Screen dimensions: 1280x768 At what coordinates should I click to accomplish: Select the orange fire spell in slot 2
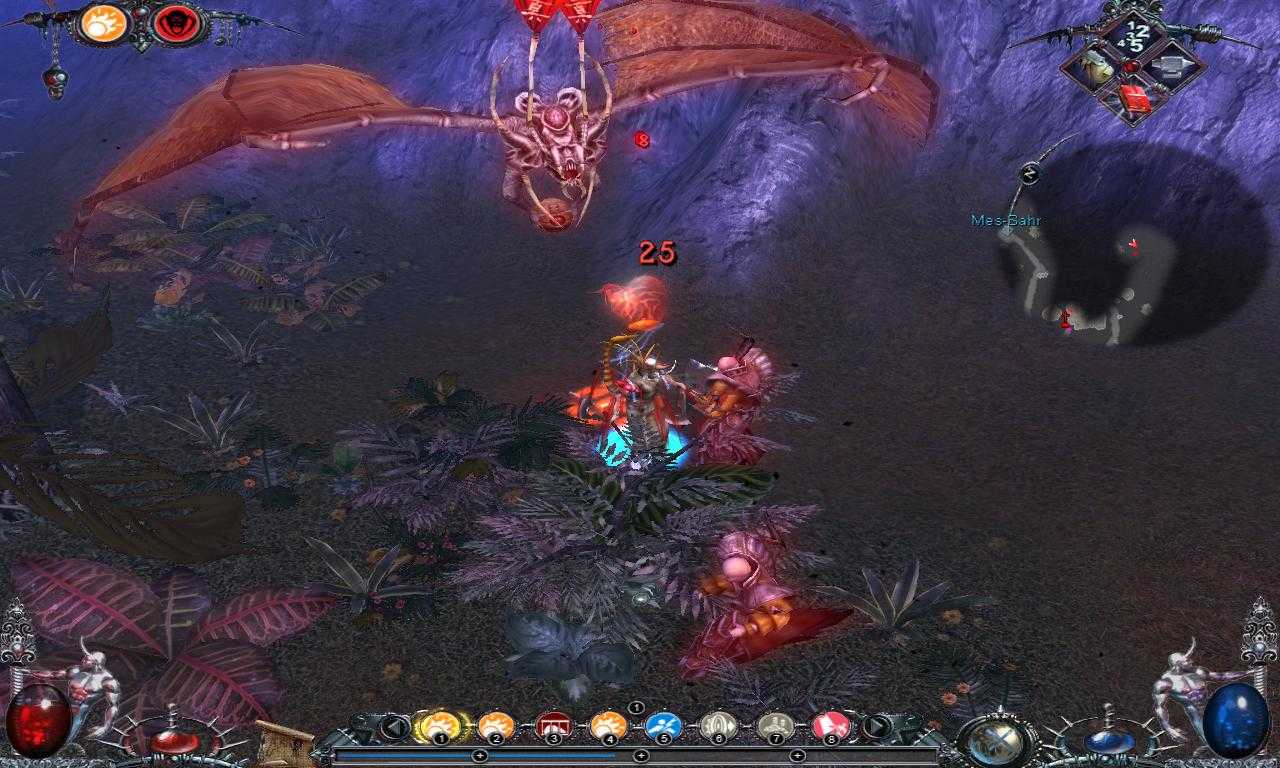pyautogui.click(x=493, y=724)
